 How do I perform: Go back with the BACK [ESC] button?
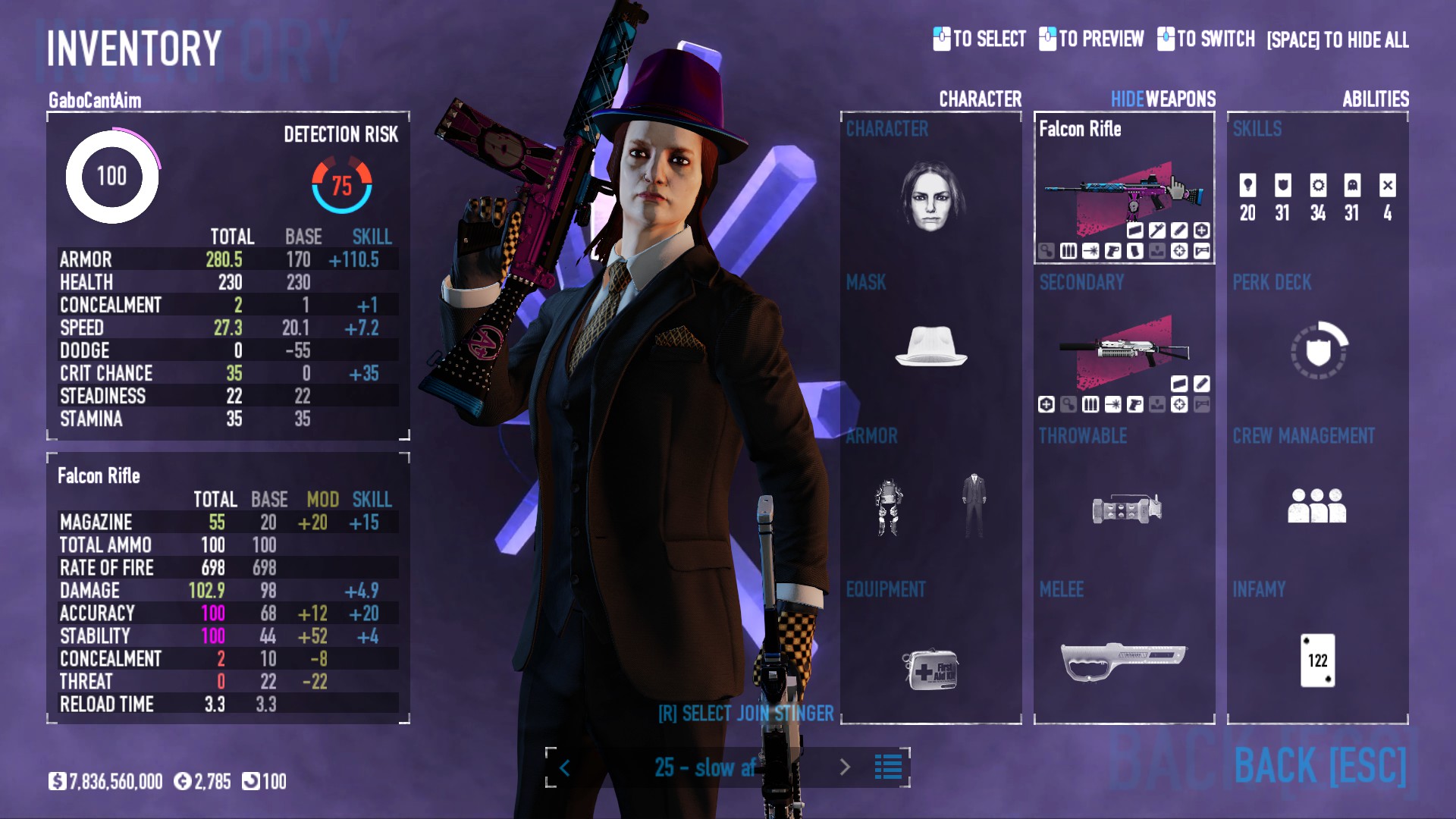[1319, 766]
